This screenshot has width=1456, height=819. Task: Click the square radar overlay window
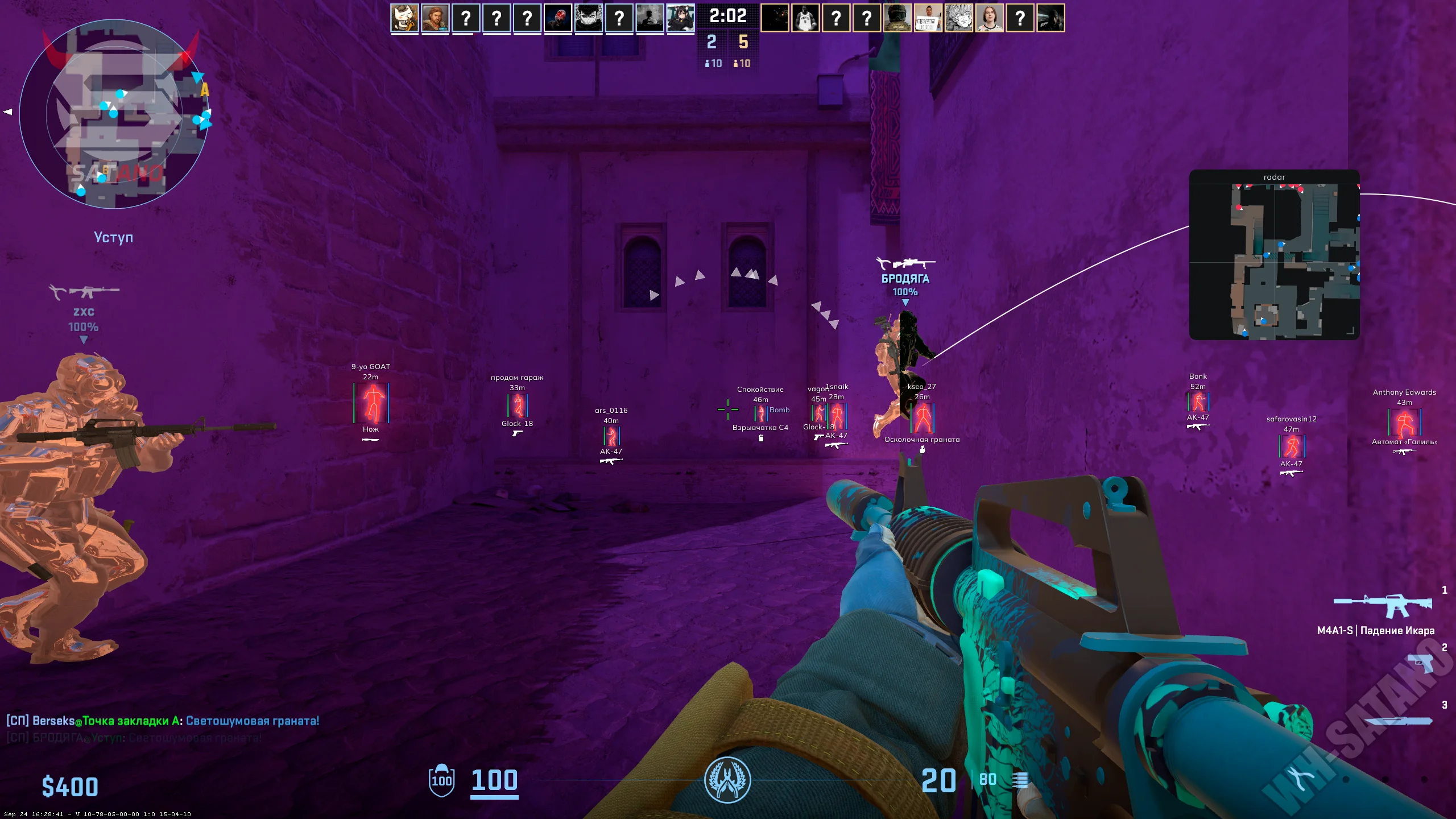click(x=1274, y=256)
